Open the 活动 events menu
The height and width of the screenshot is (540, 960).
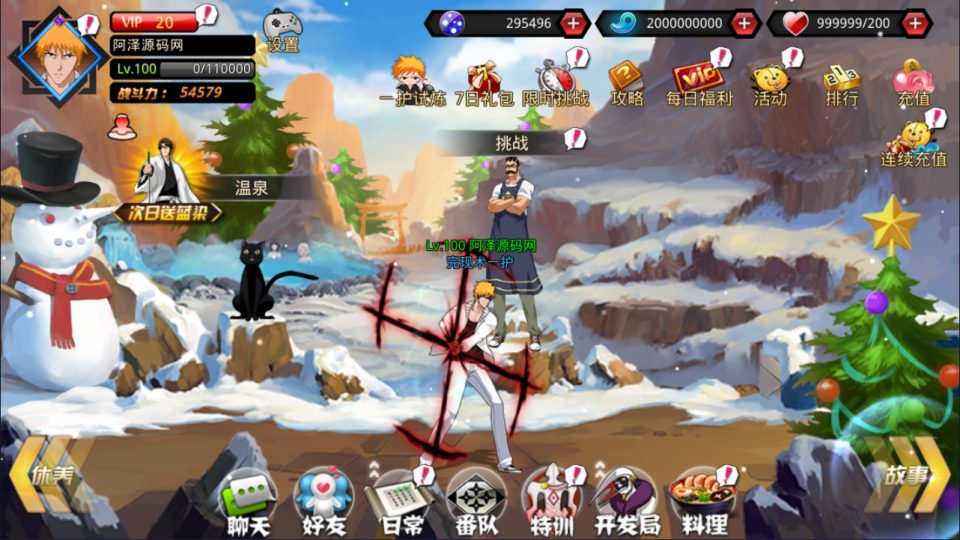pyautogui.click(x=769, y=81)
